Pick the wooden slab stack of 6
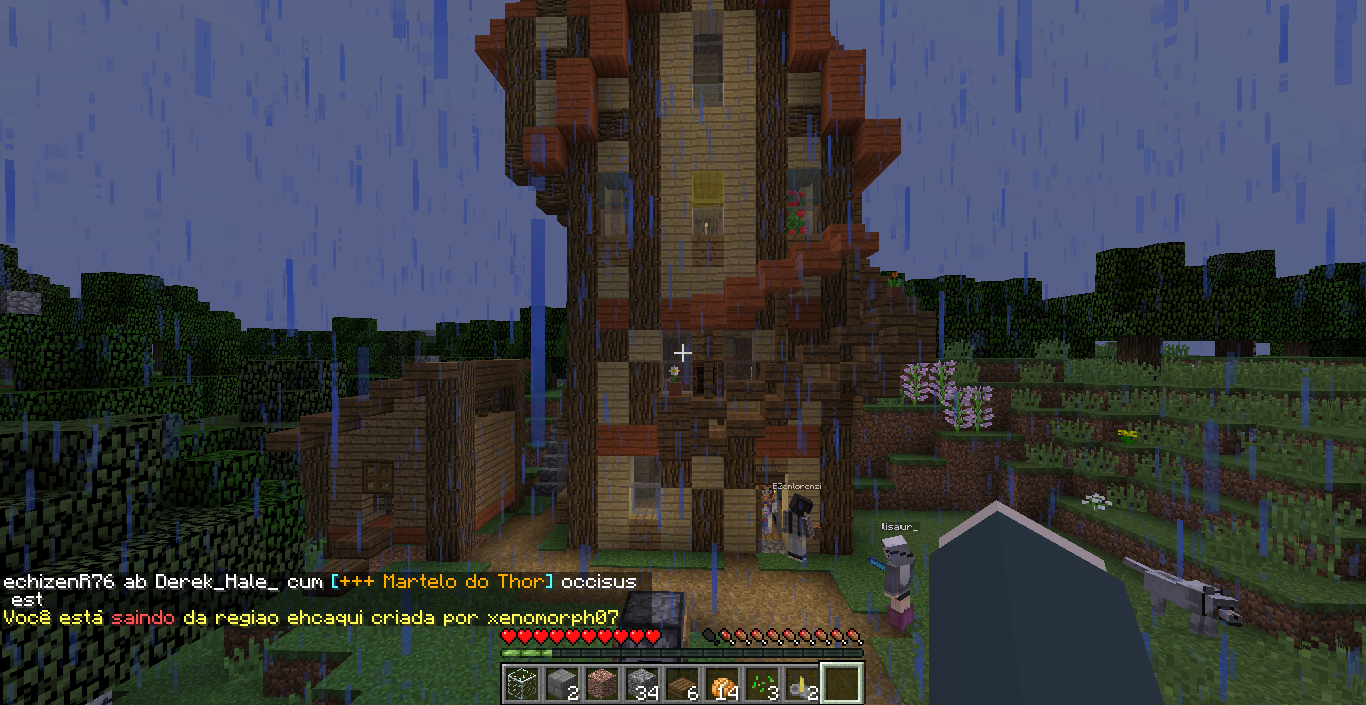The height and width of the screenshot is (705, 1366). pos(680,684)
